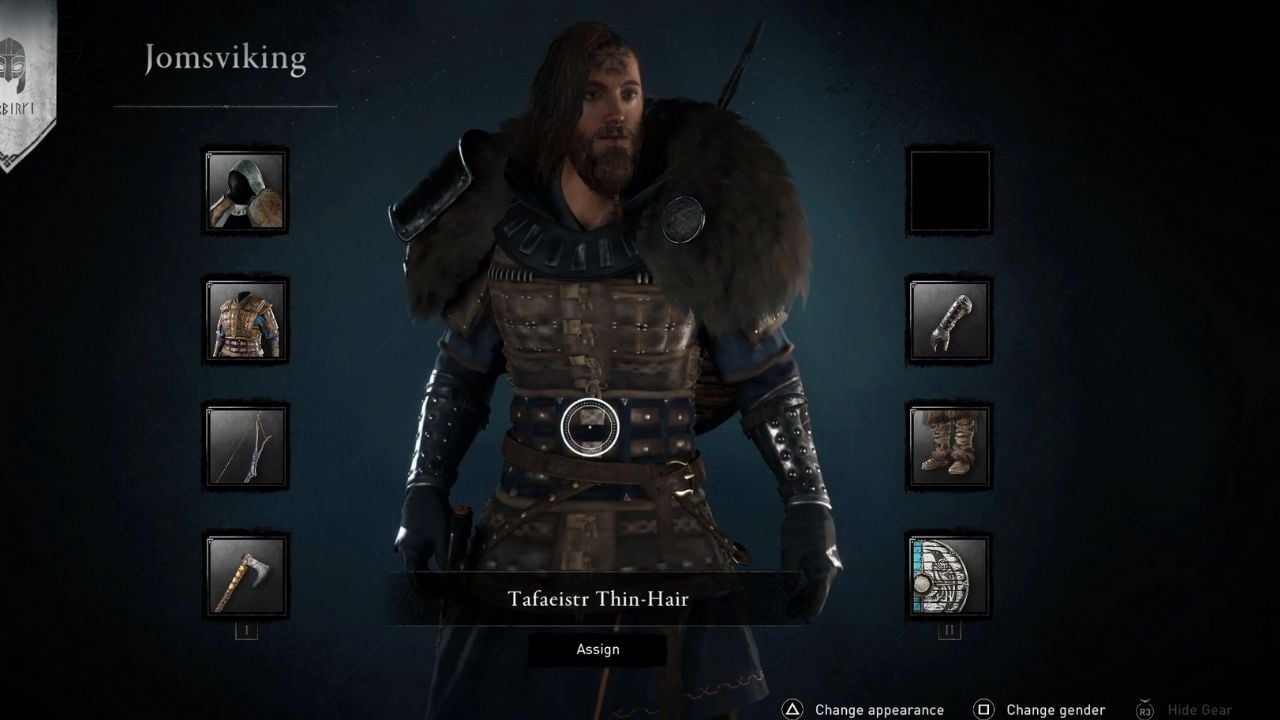Select the bow weapon slot
Viewport: 1280px width, 720px height.
click(x=244, y=446)
